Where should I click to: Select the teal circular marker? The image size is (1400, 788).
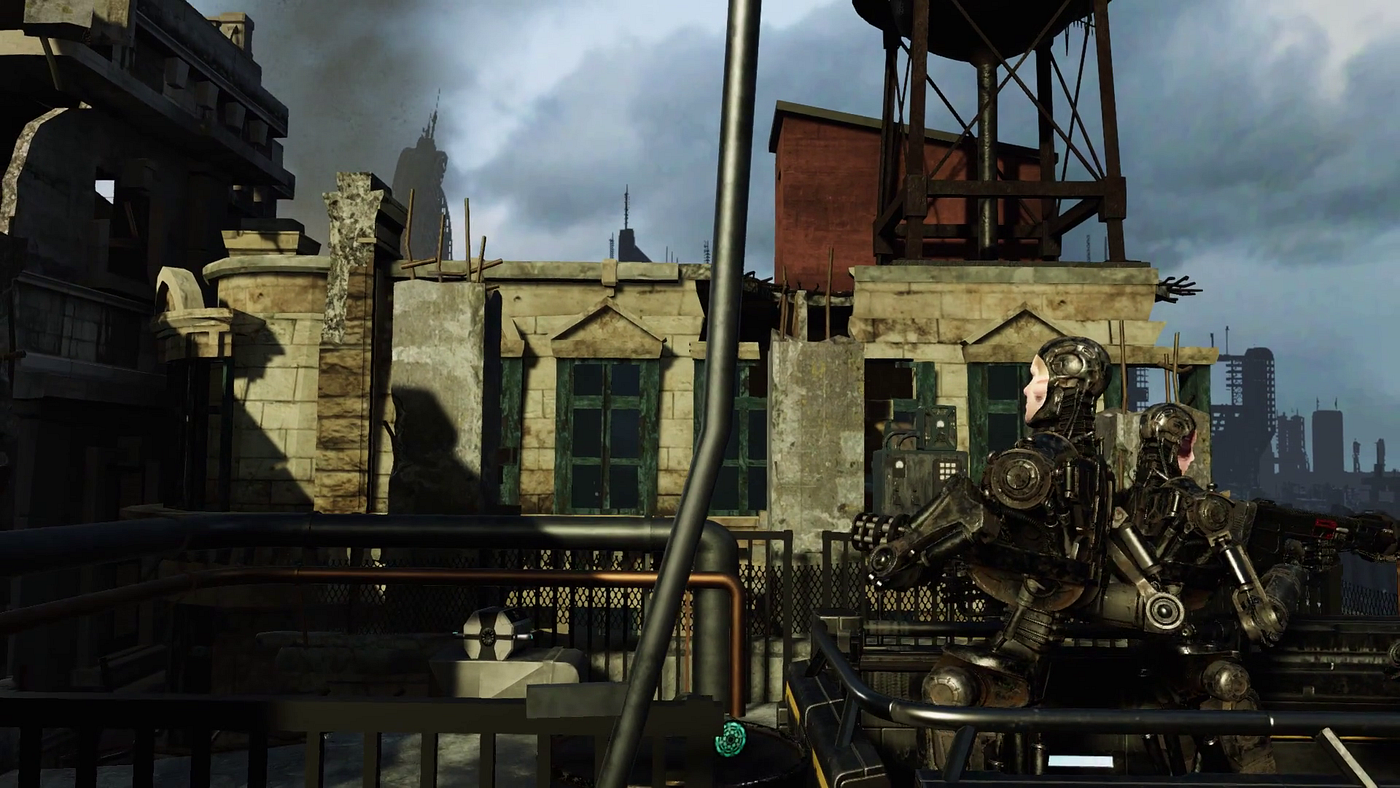(730, 738)
